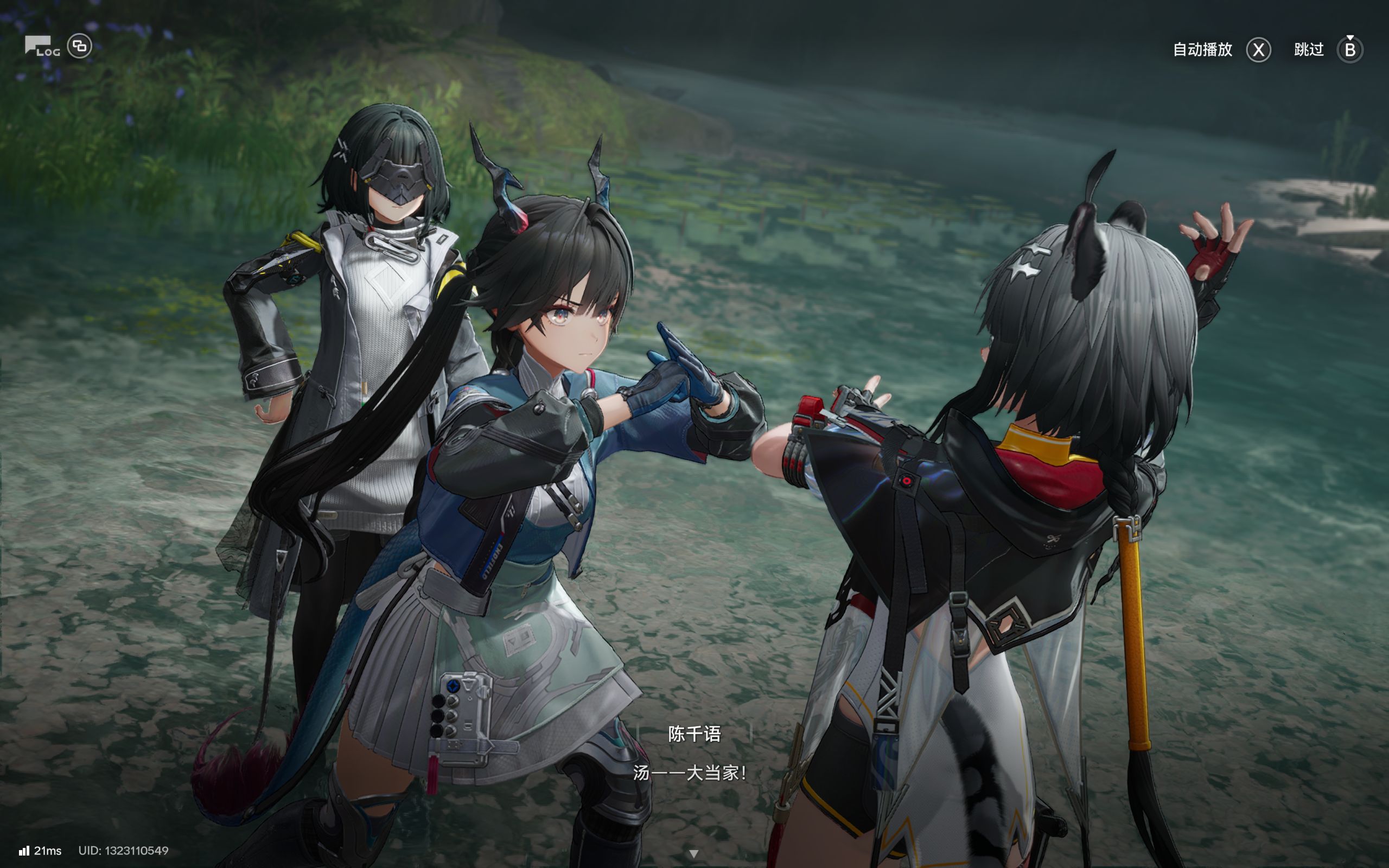Viewport: 1389px width, 868px height.
Task: Advance dialogue via the bottom arrow indicator
Action: pyautogui.click(x=693, y=854)
